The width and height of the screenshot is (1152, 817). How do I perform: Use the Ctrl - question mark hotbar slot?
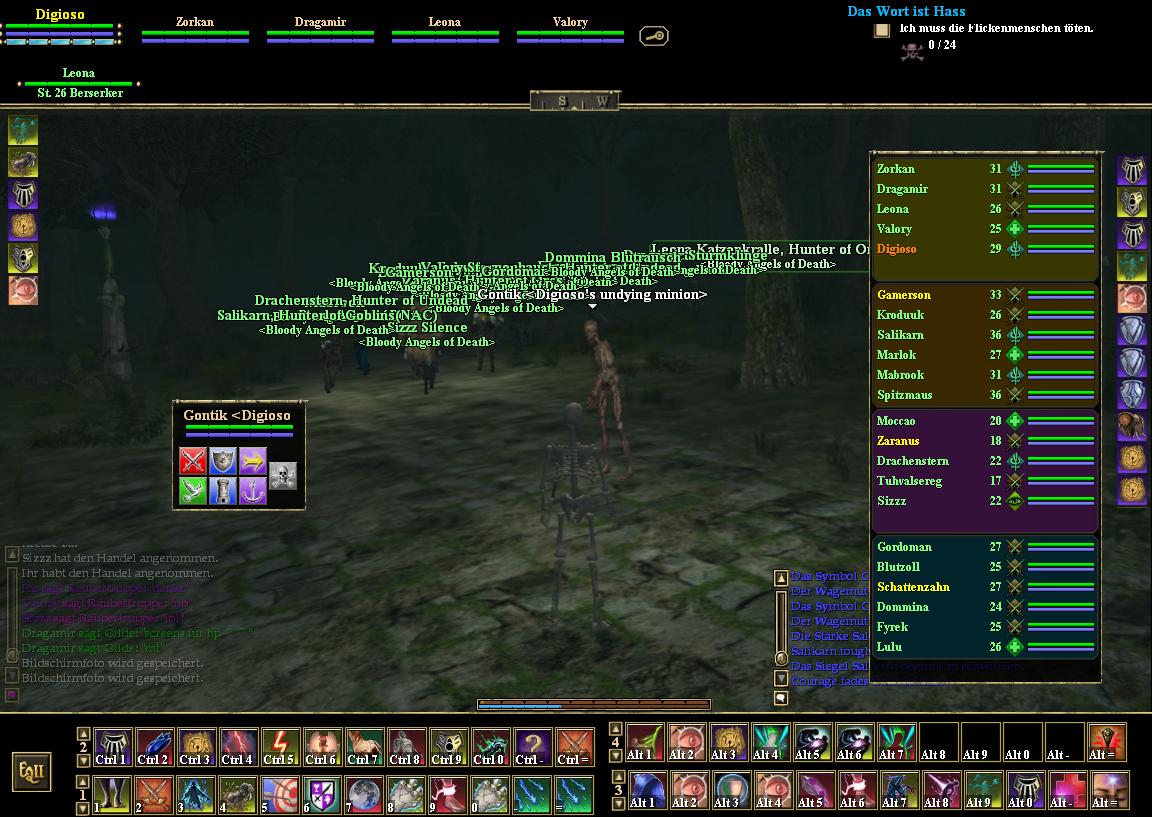532,746
